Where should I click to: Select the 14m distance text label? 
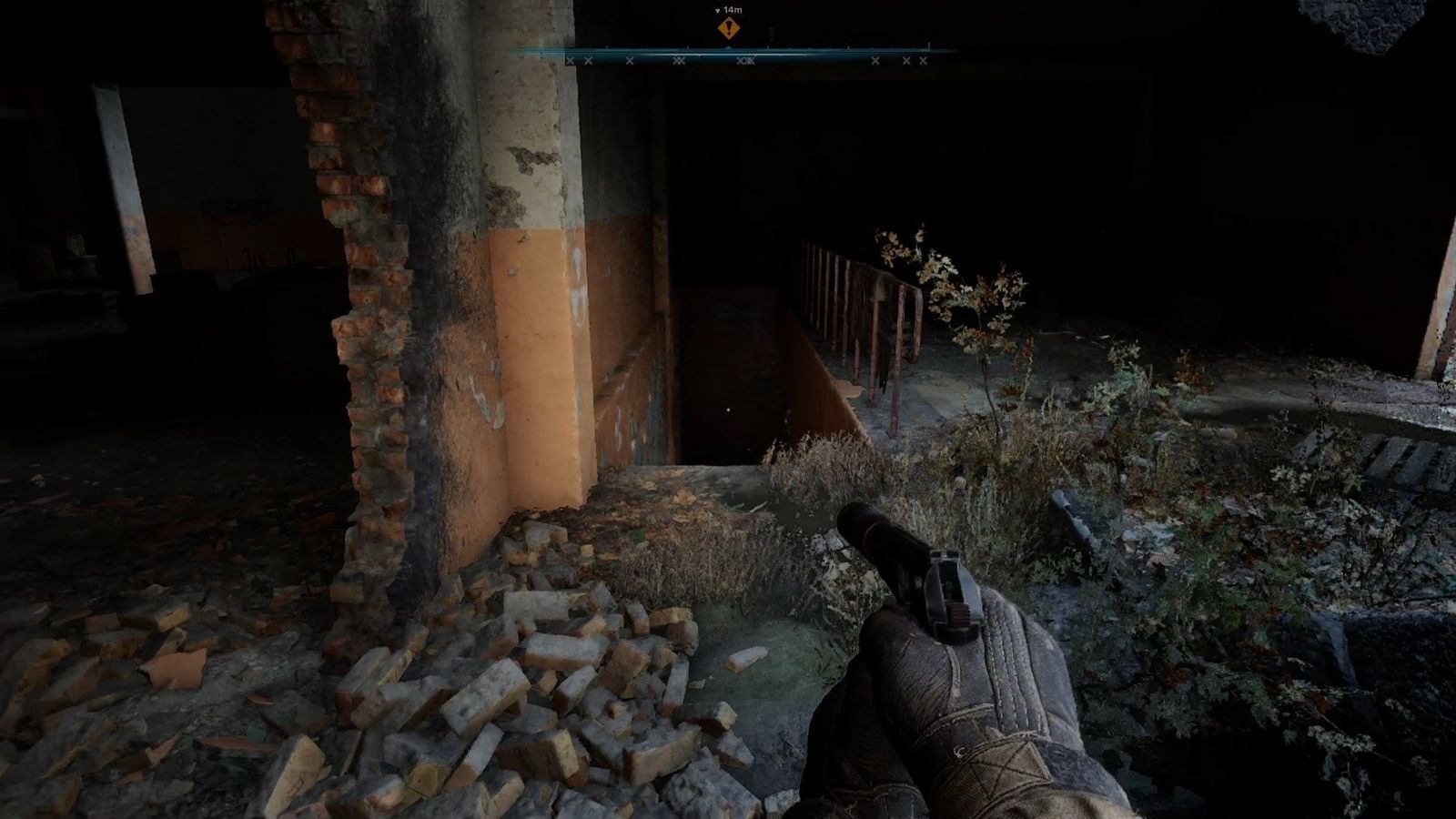(733, 9)
